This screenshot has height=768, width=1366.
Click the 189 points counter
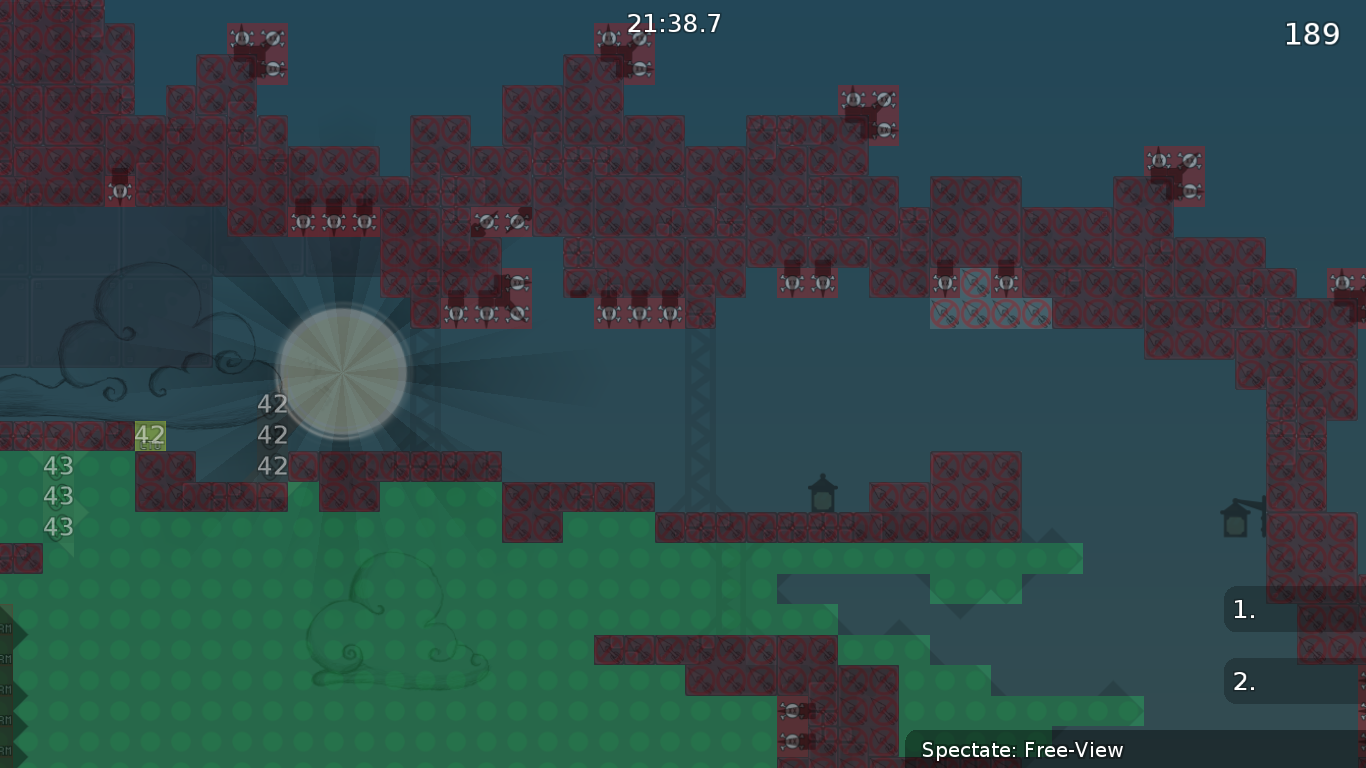pos(1313,34)
